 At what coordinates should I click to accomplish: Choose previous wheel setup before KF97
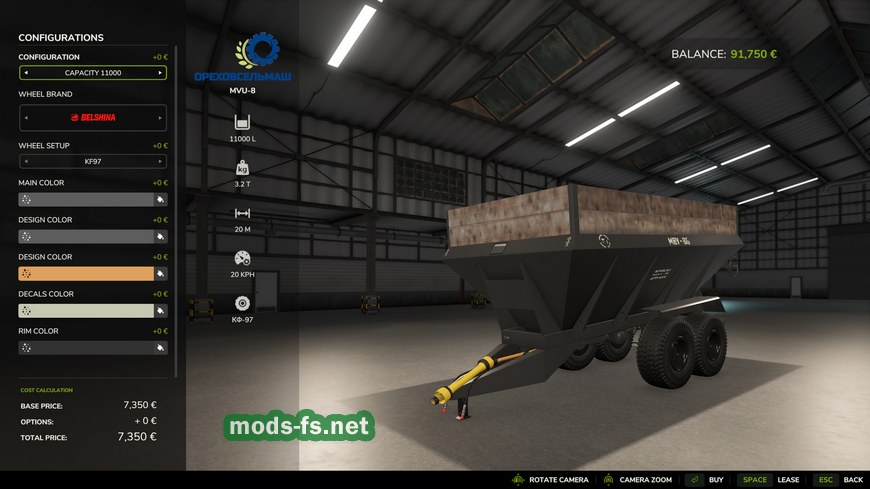point(26,161)
